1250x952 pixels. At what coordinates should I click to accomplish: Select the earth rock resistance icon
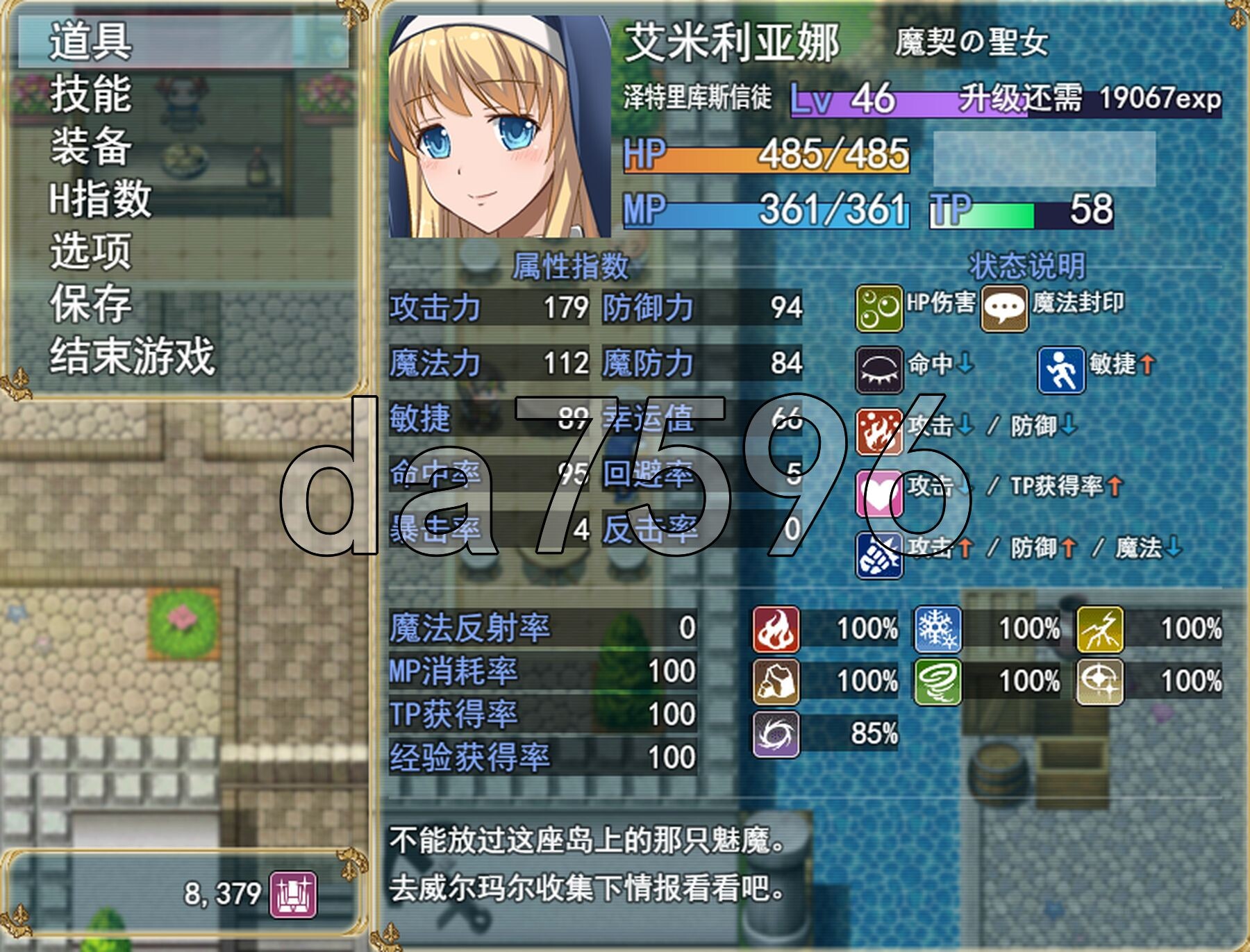(x=776, y=681)
